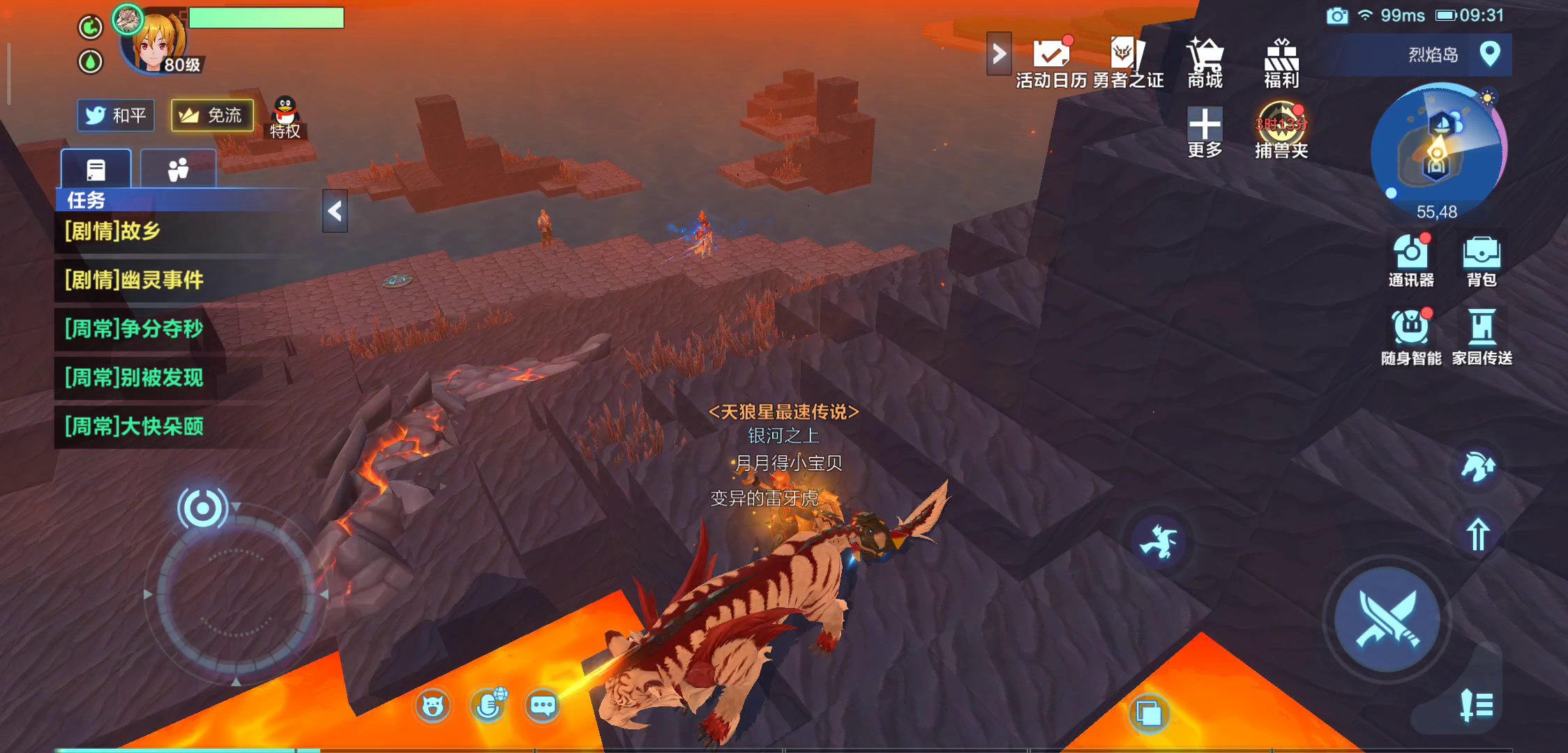Open the 背包 backpack
1568x753 pixels.
1482,260
